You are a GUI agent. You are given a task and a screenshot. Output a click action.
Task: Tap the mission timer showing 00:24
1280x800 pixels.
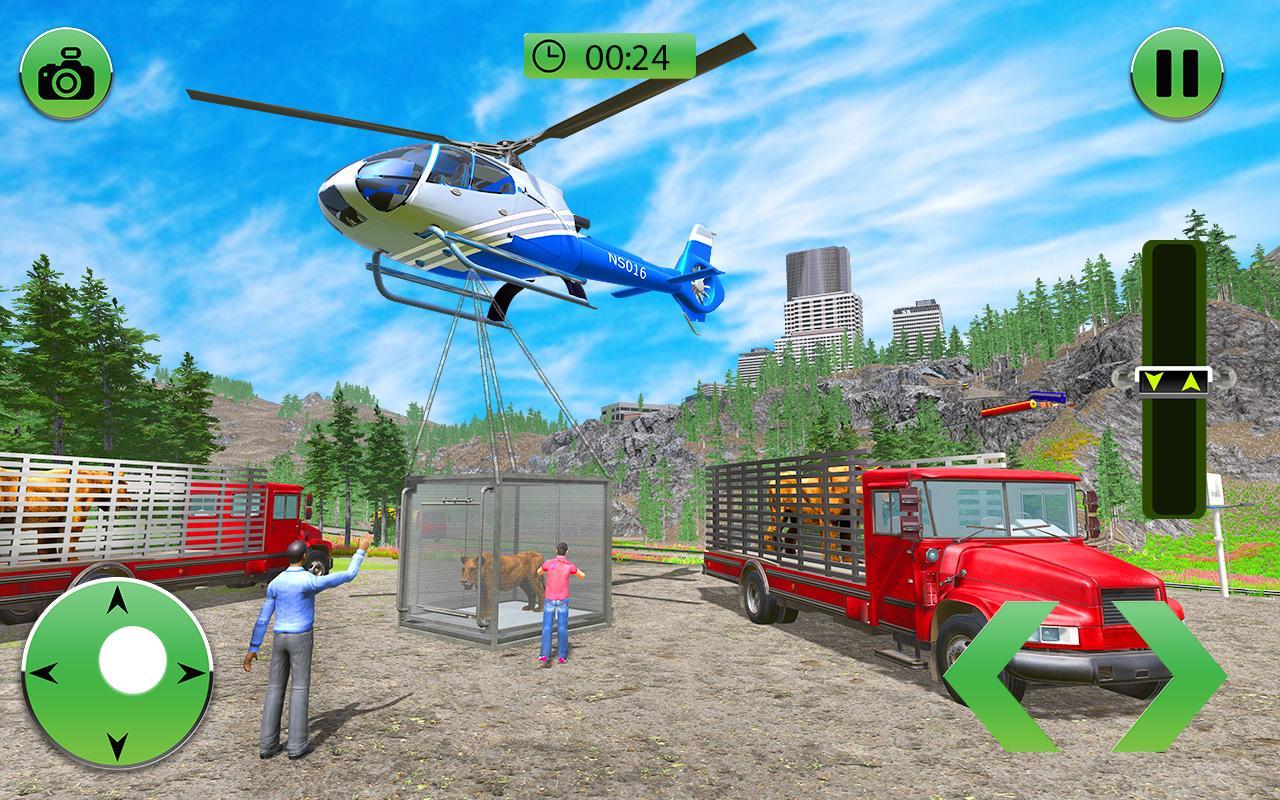click(608, 56)
